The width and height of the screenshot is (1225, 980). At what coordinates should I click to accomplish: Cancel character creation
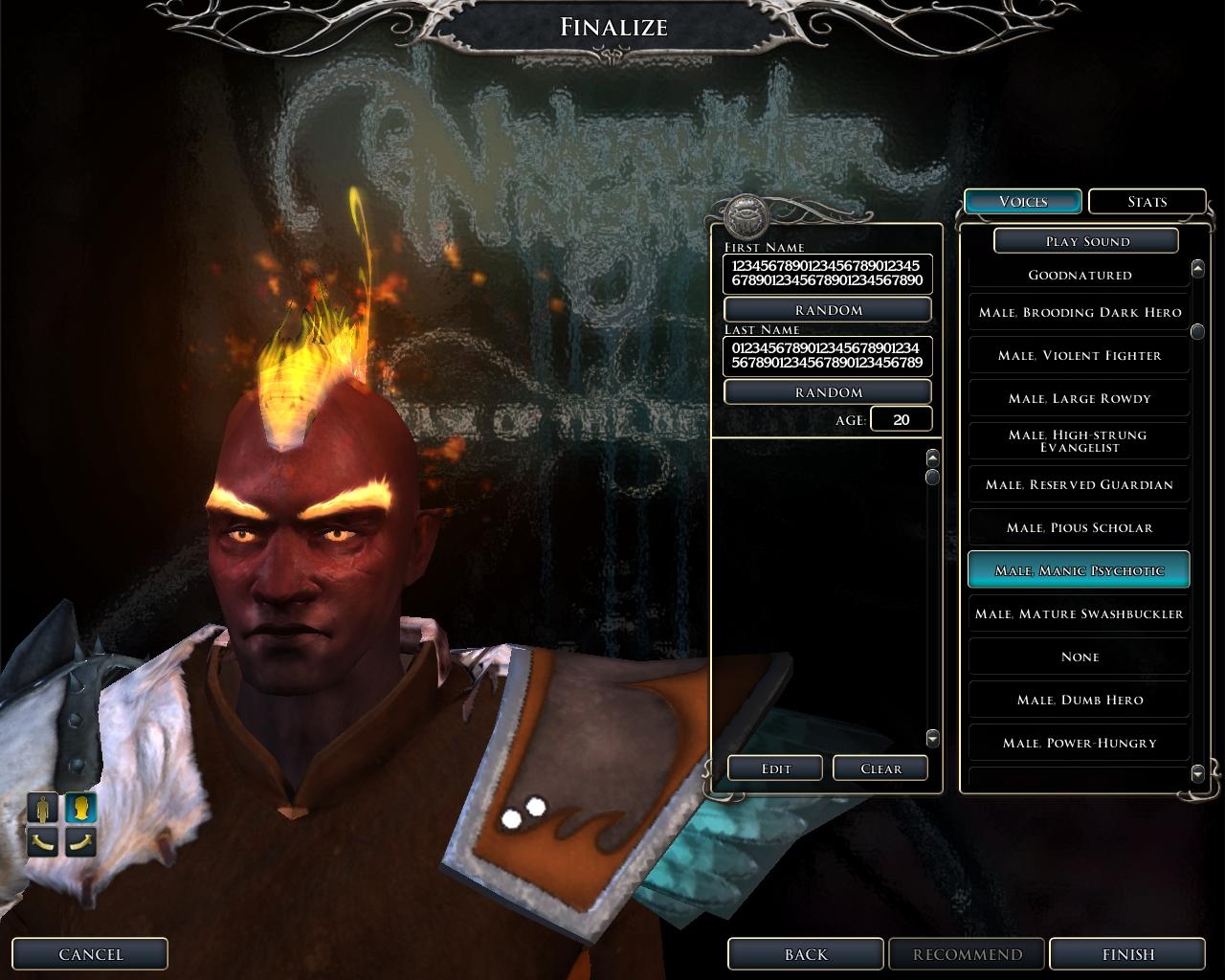click(x=91, y=954)
